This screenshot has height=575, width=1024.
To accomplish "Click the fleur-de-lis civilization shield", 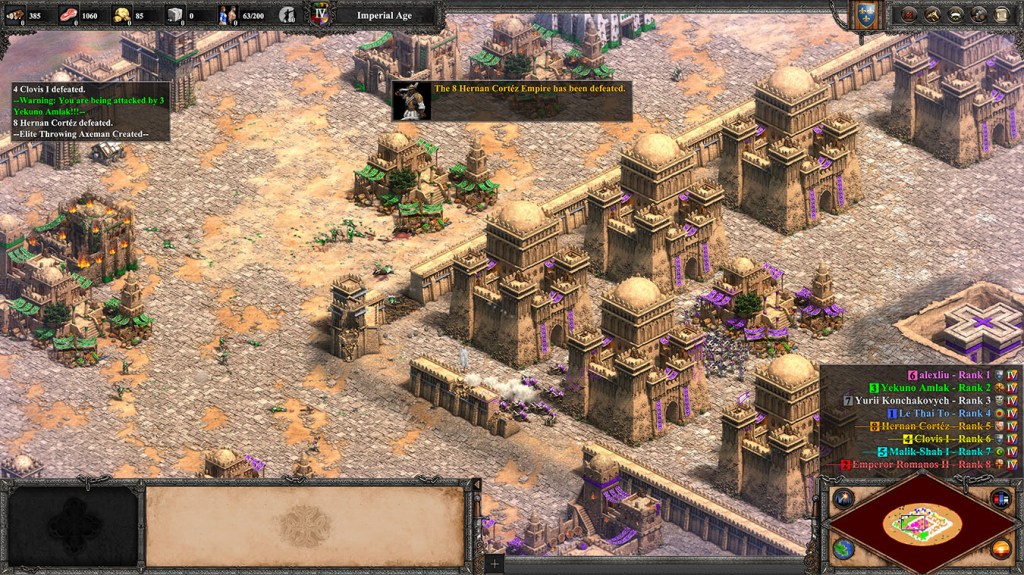I will (866, 14).
